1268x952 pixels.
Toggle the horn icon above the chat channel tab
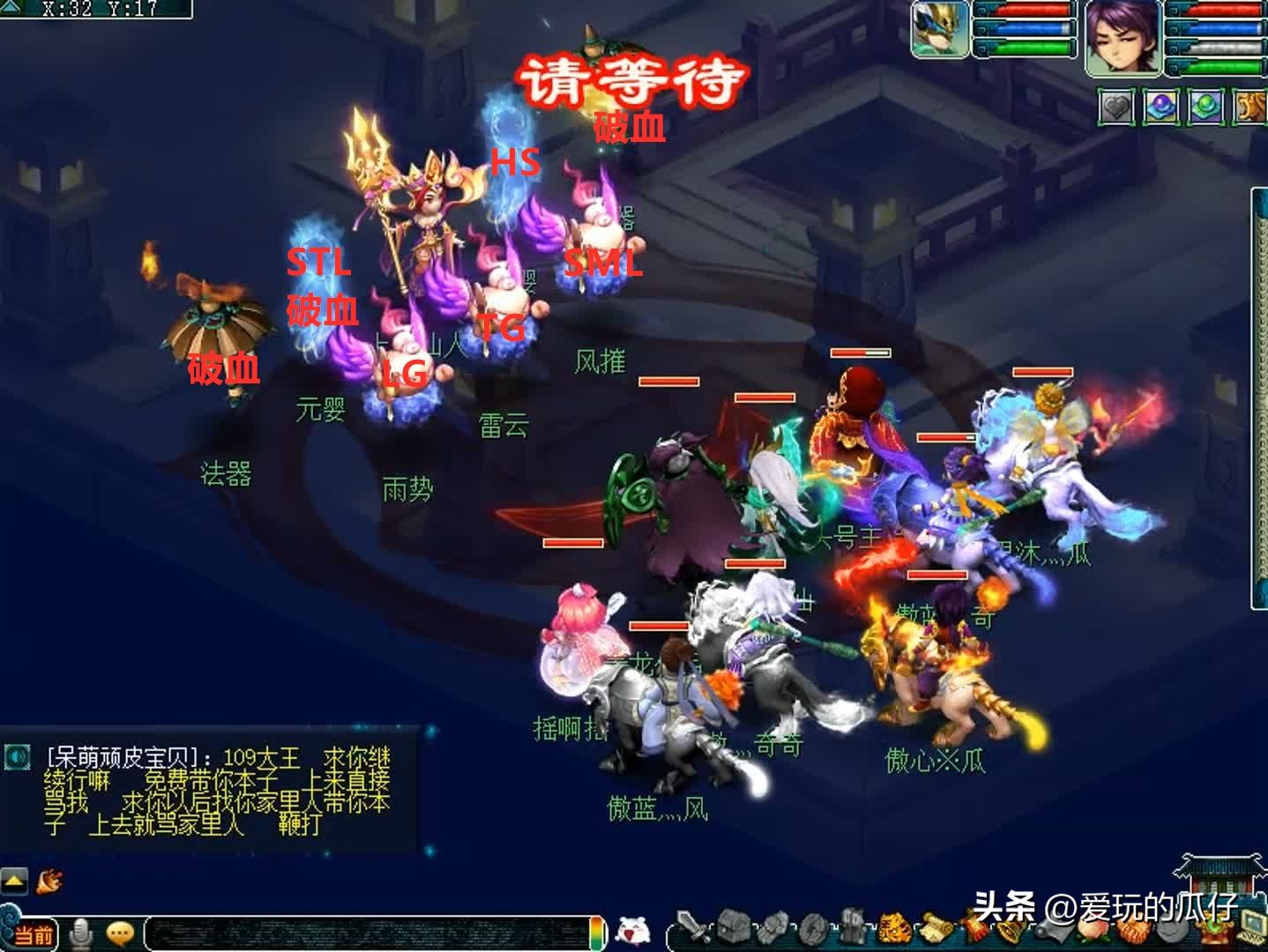[x=49, y=882]
